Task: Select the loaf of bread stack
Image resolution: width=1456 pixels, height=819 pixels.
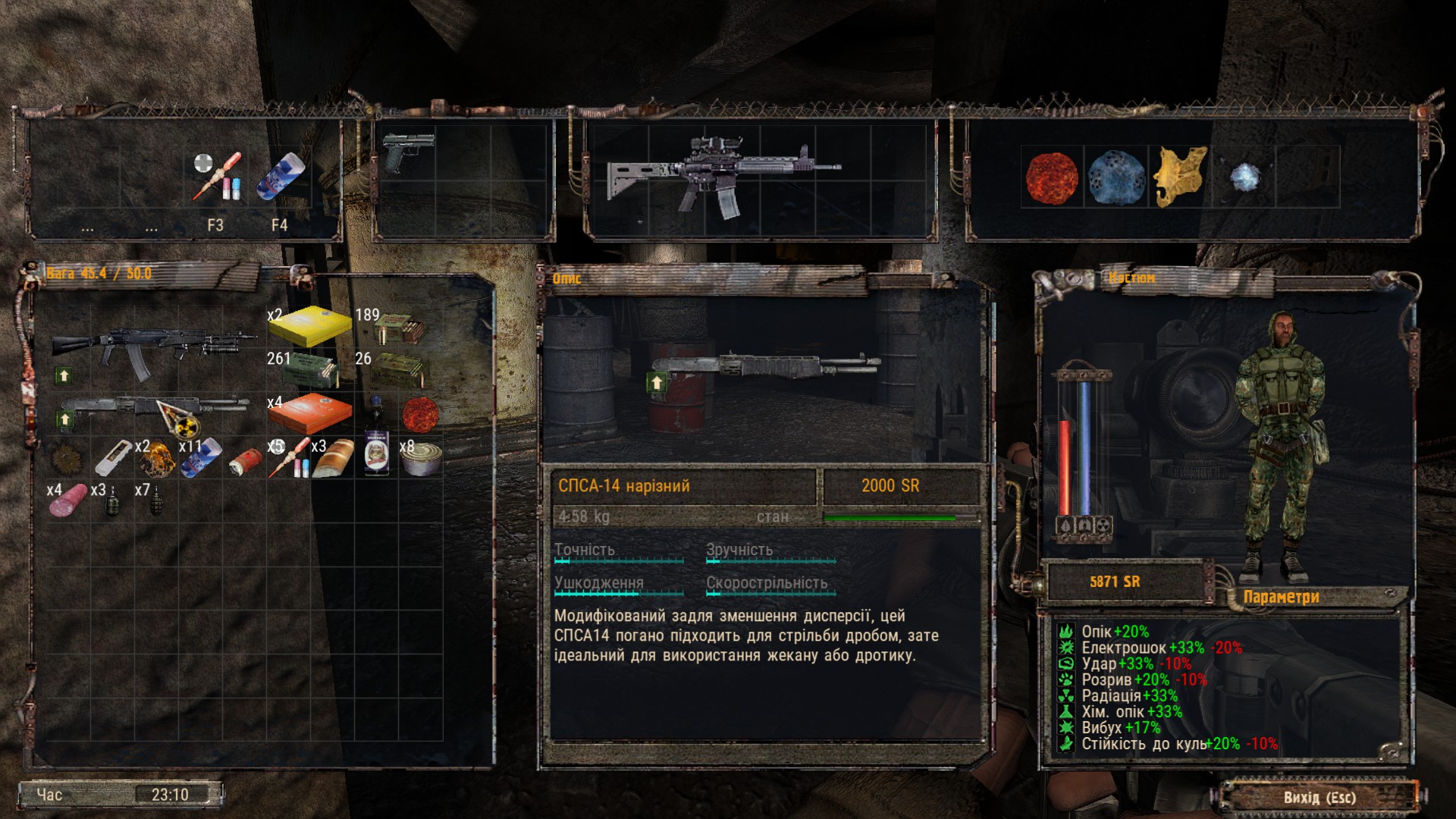Action: click(333, 457)
